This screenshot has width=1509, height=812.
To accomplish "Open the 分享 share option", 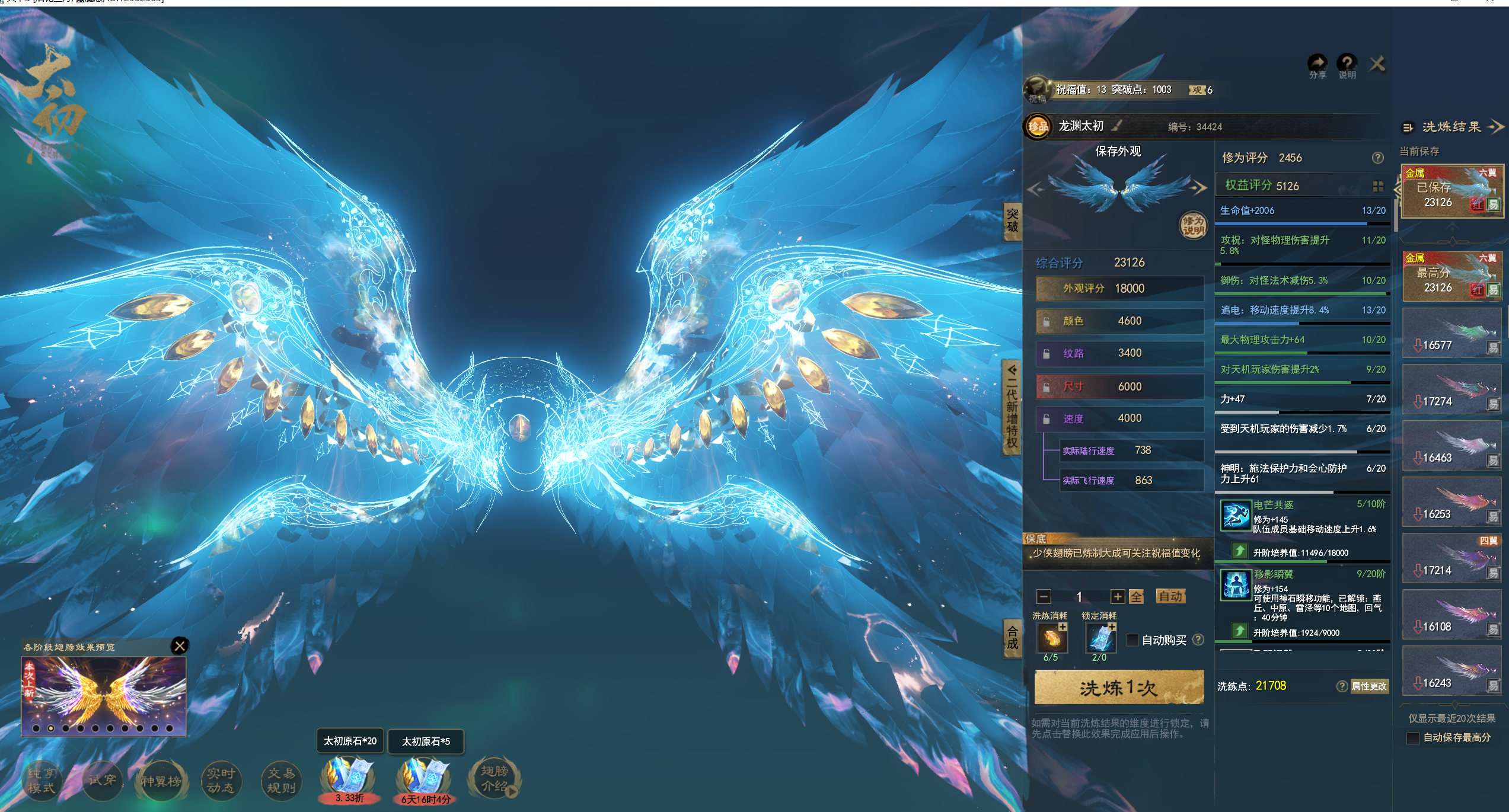I will [x=1317, y=65].
